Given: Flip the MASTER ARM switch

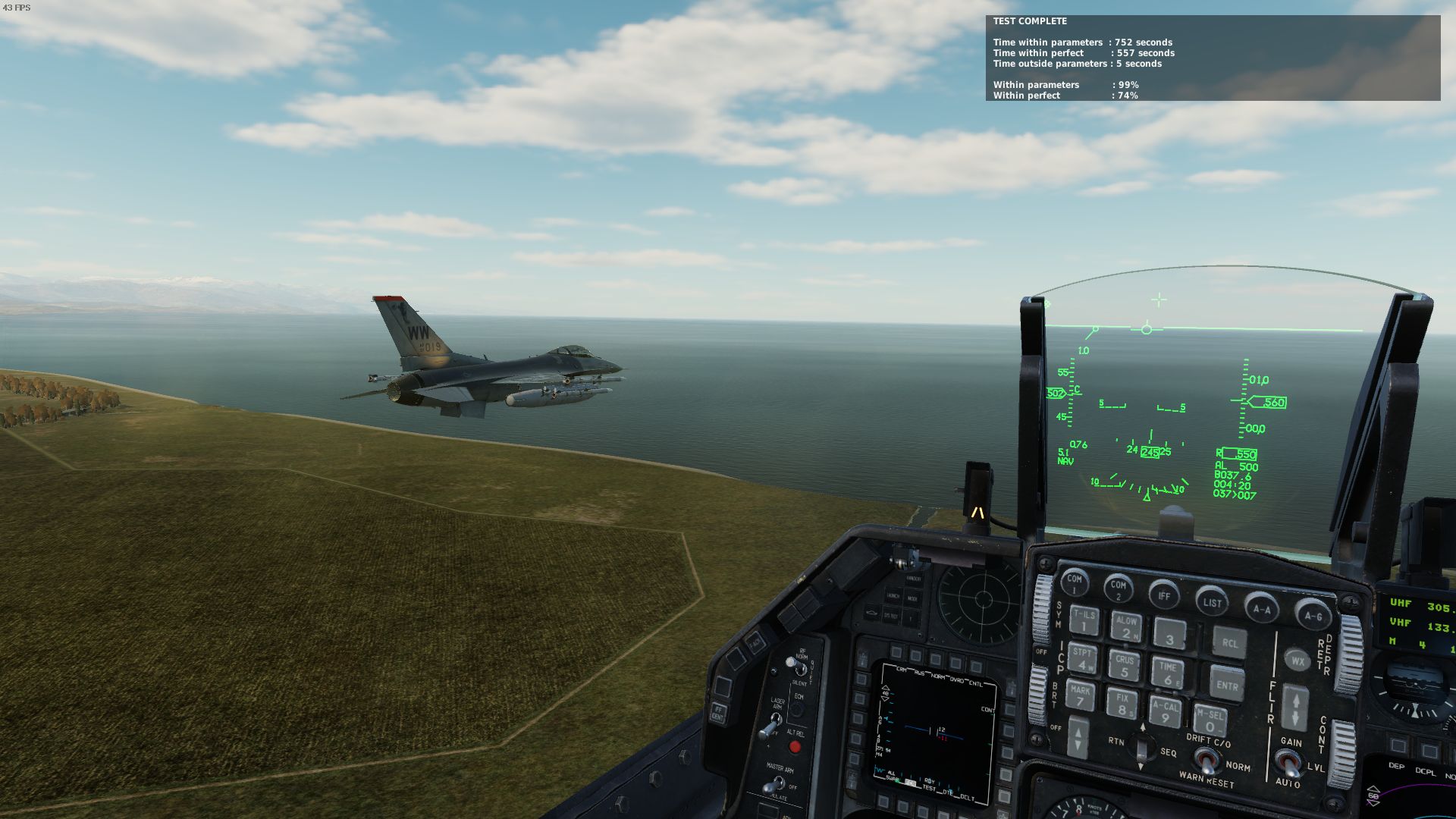Looking at the screenshot, I should (775, 786).
